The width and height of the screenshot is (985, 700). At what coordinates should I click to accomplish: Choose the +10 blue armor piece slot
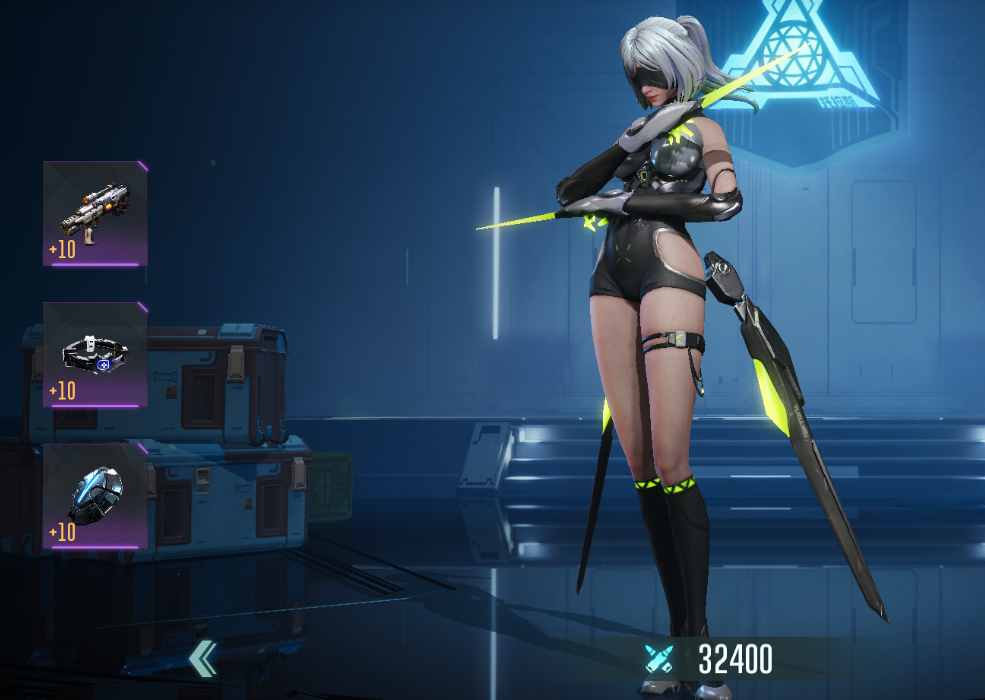(x=95, y=496)
